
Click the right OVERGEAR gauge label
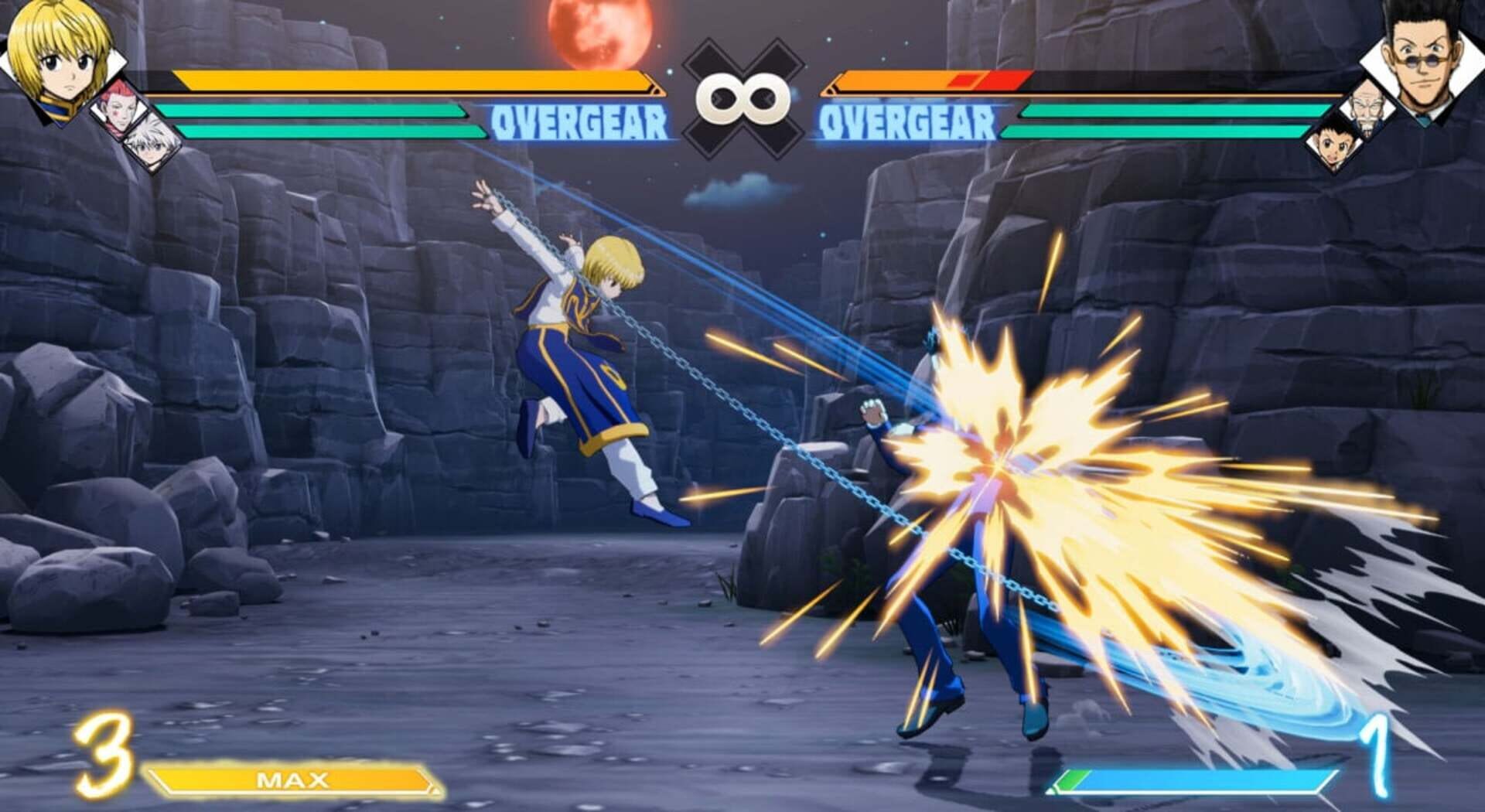tap(906, 121)
